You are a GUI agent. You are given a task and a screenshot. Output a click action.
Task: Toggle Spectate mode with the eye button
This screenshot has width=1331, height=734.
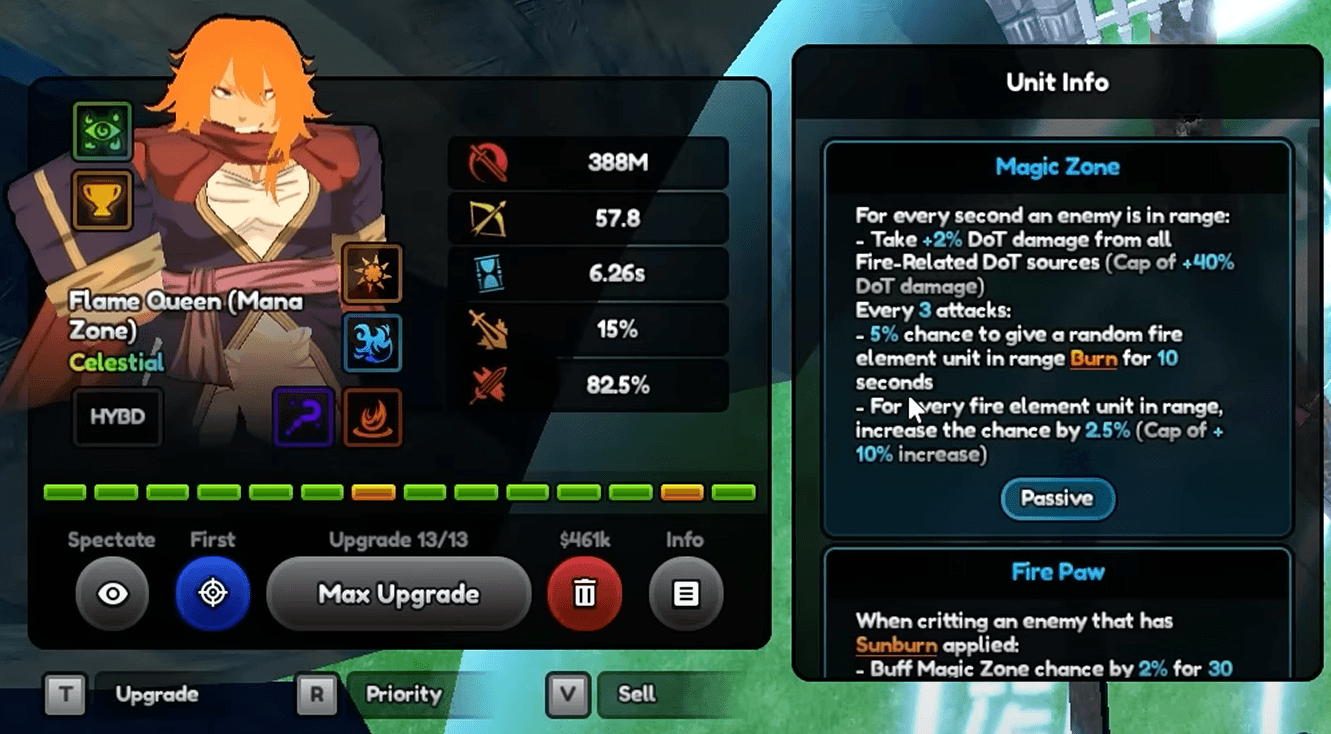tap(112, 593)
